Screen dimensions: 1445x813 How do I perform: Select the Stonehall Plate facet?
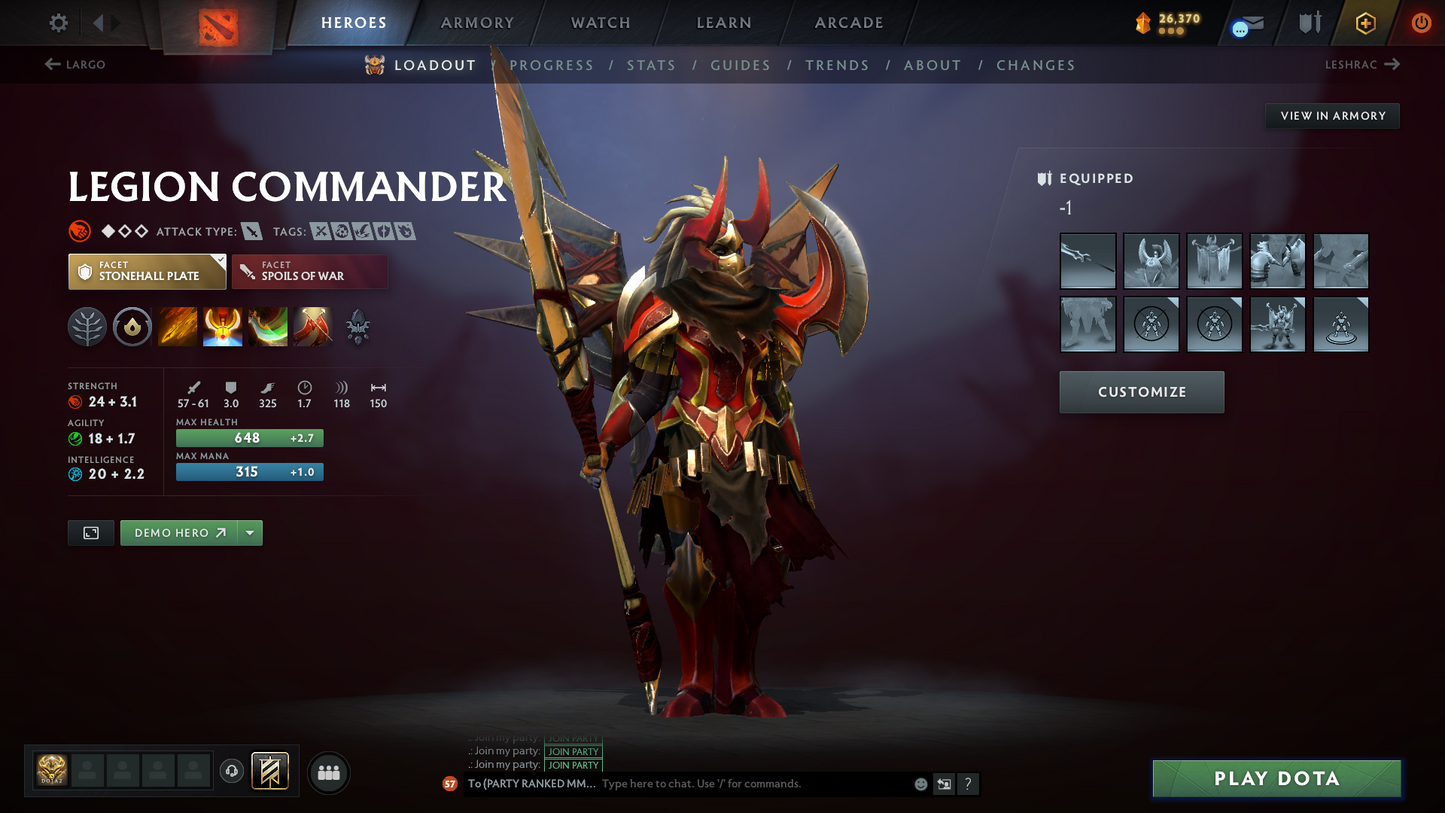click(x=146, y=271)
